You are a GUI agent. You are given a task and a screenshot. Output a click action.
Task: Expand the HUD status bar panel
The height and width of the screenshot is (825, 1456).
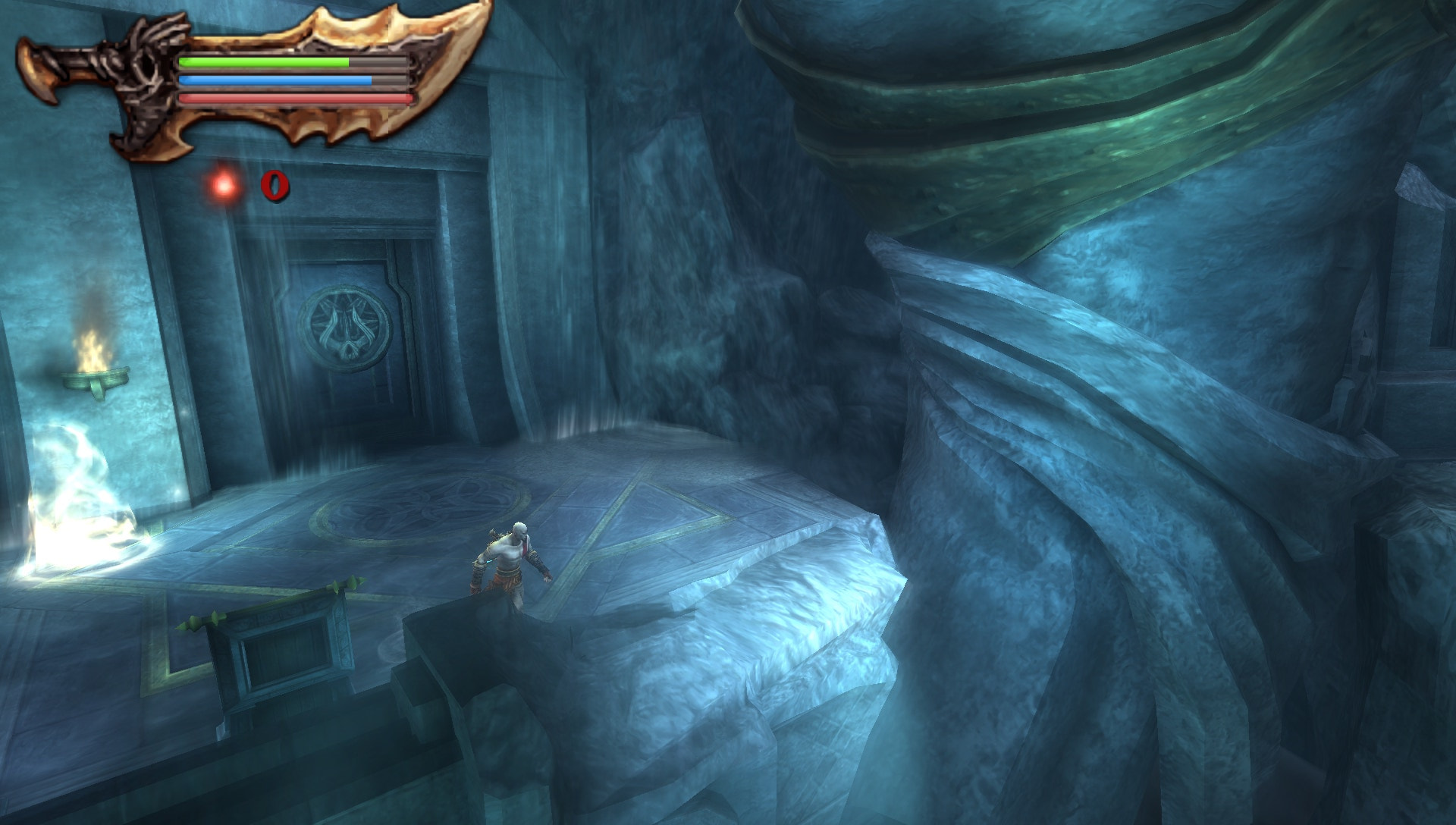(292, 79)
